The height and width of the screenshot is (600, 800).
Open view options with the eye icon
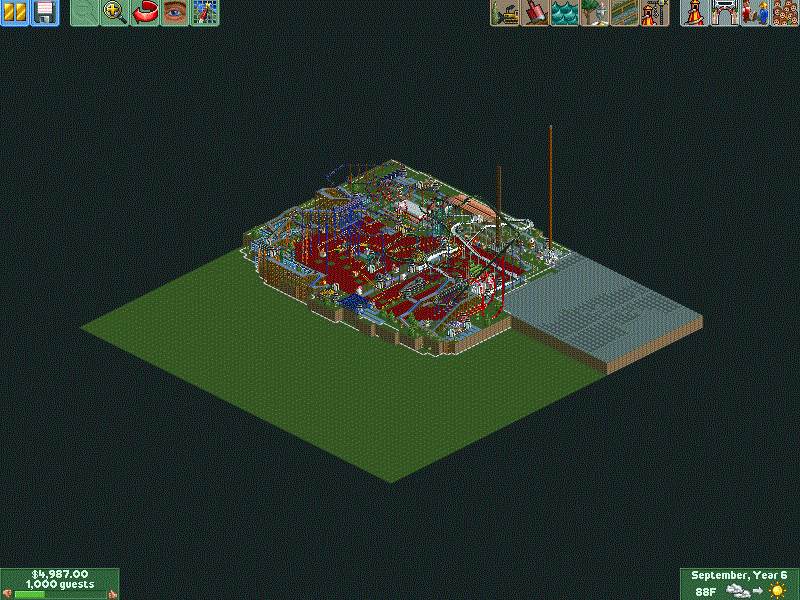pyautogui.click(x=175, y=13)
